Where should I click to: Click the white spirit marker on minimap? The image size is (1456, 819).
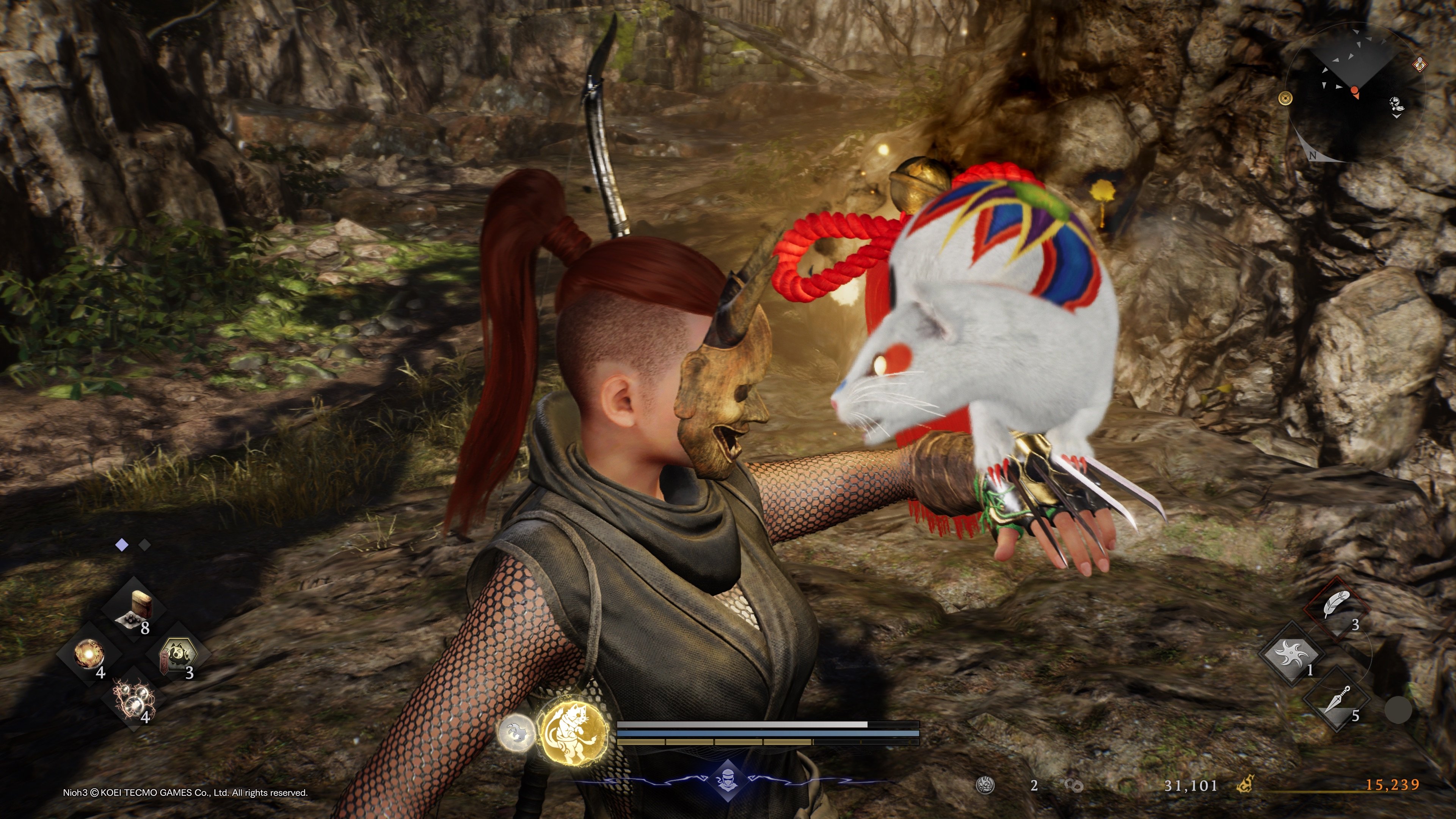(x=1395, y=105)
